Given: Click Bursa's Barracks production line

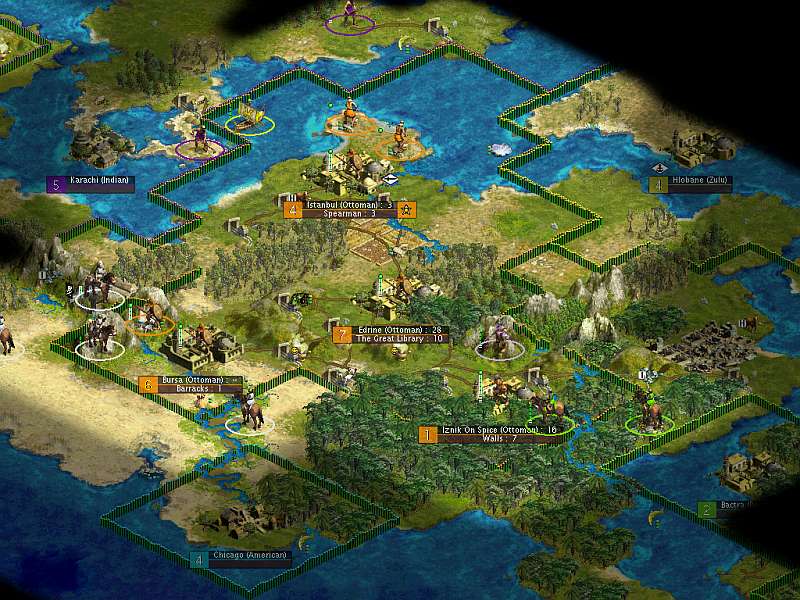Looking at the screenshot, I should [188, 388].
